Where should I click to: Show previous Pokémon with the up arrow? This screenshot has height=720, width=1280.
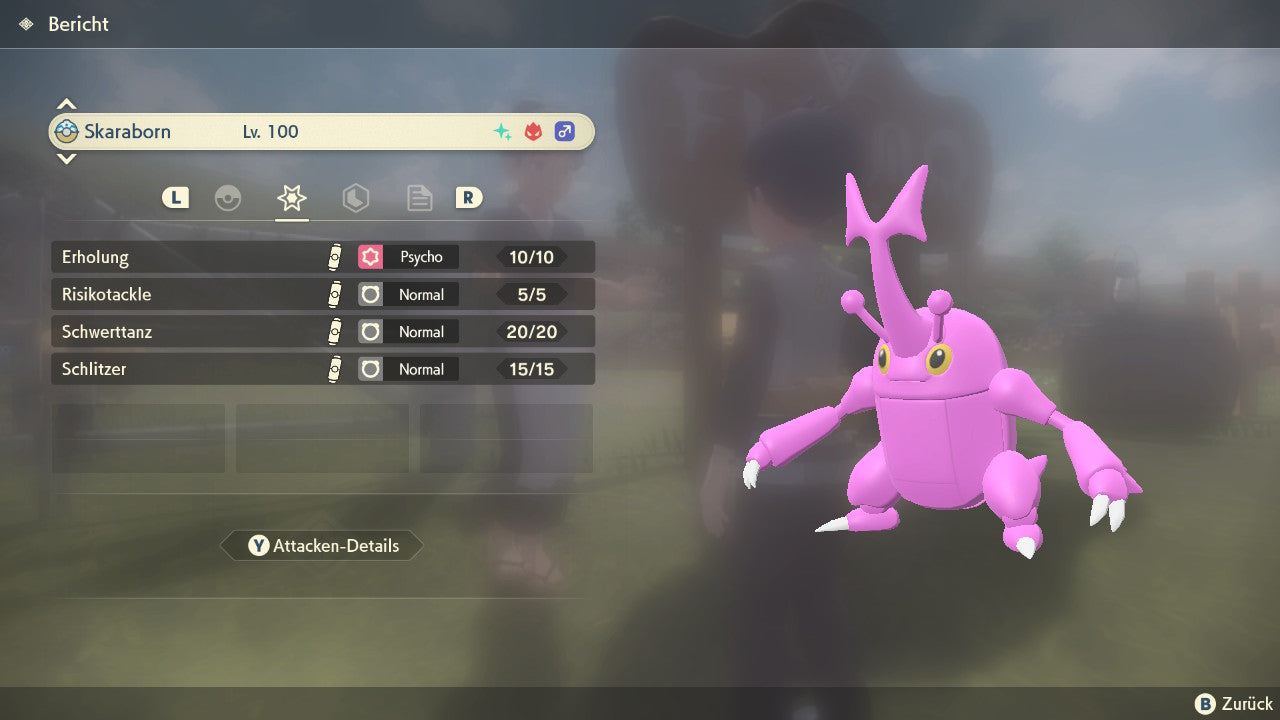[66, 104]
